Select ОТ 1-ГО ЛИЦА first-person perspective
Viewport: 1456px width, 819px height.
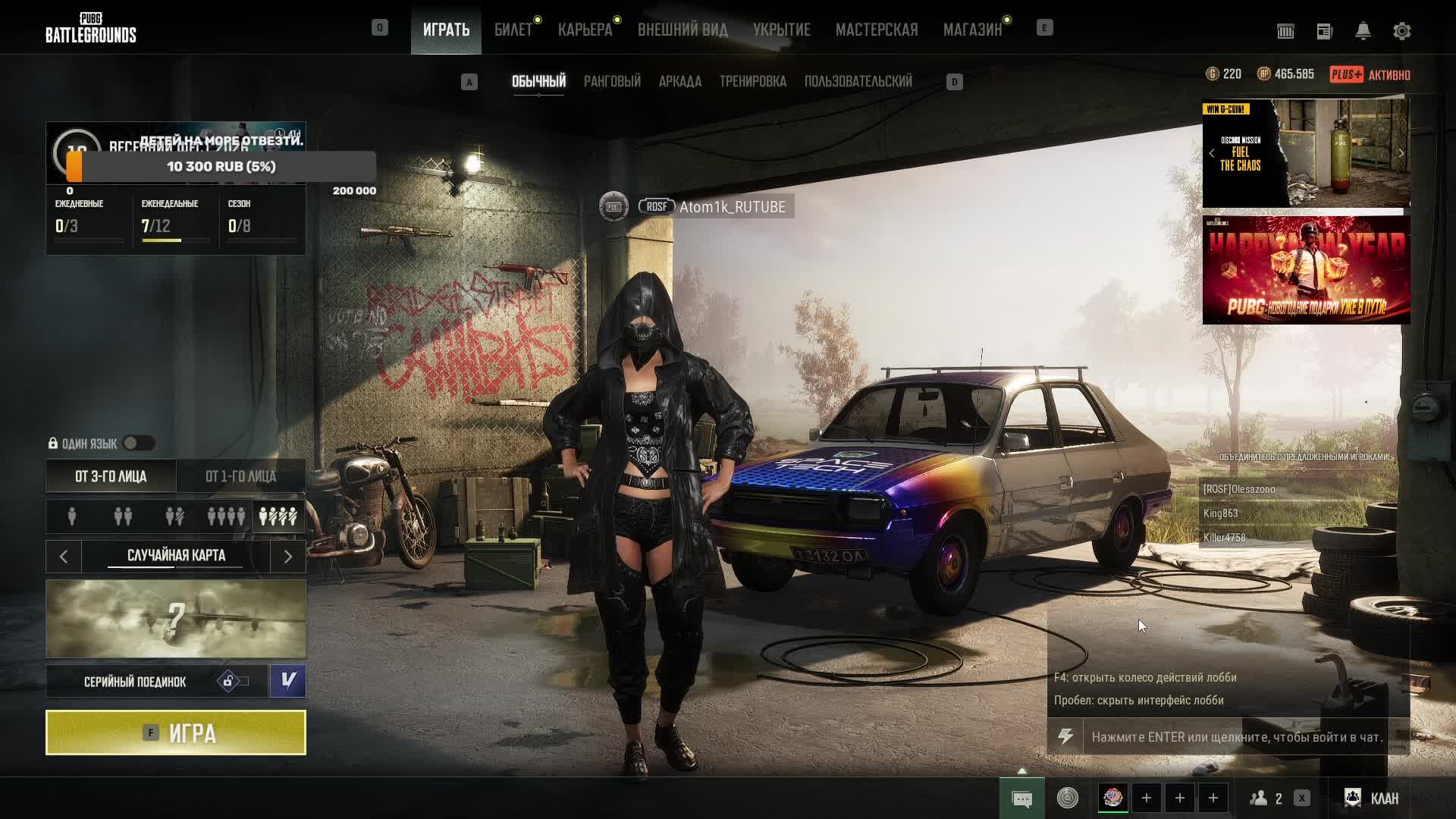point(240,476)
